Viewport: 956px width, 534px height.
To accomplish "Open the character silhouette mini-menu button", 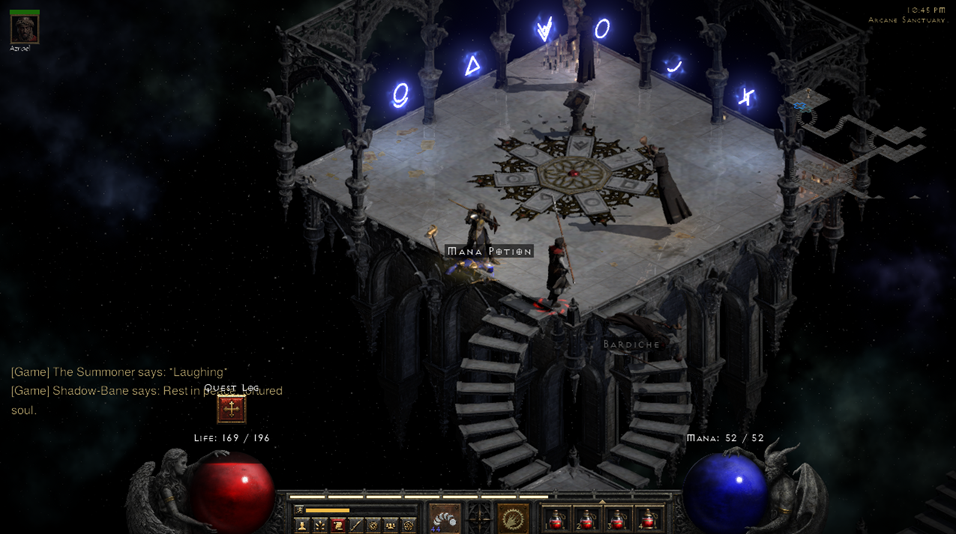I will 302,525.
